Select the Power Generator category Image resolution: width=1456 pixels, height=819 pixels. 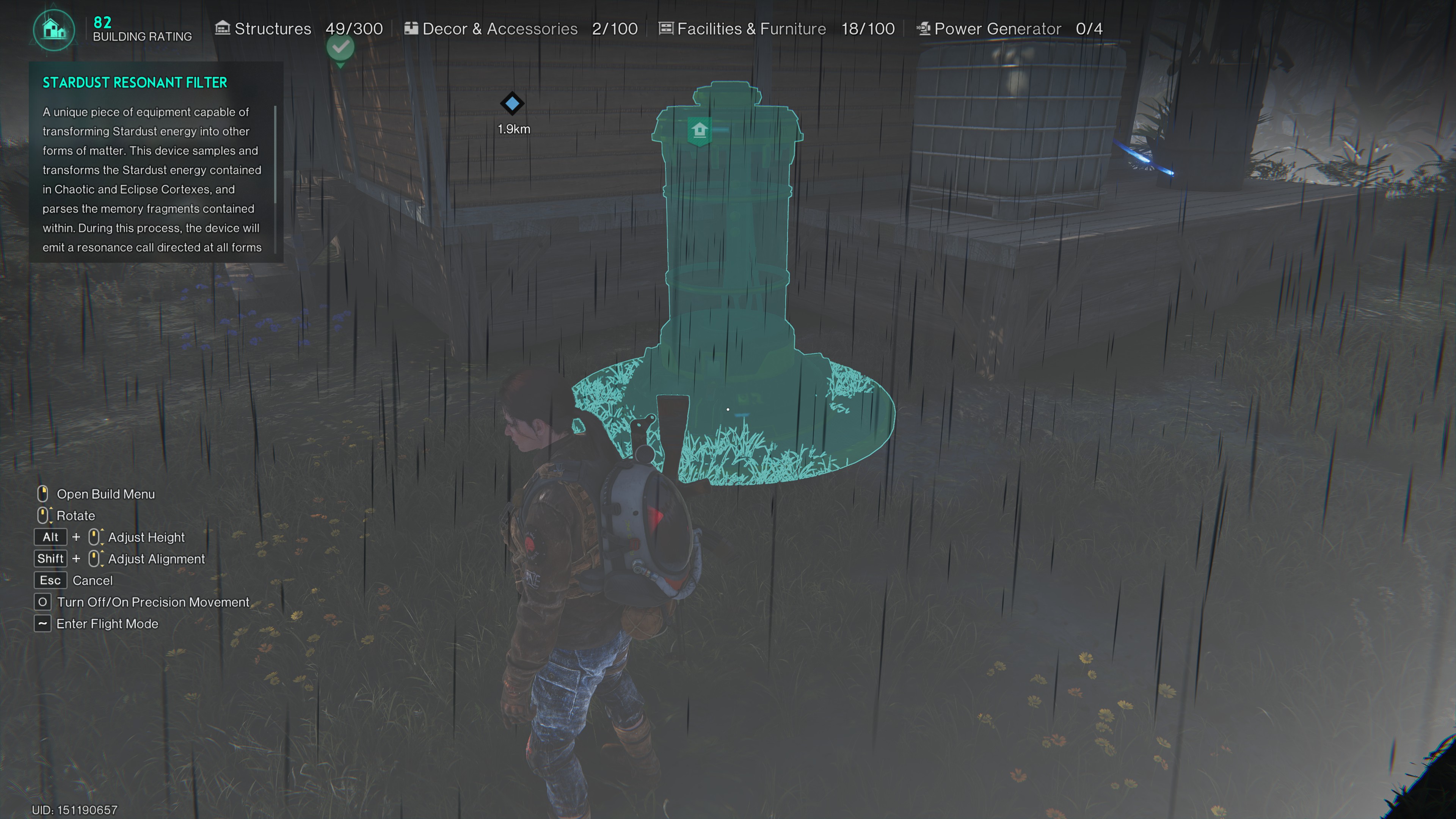997,29
